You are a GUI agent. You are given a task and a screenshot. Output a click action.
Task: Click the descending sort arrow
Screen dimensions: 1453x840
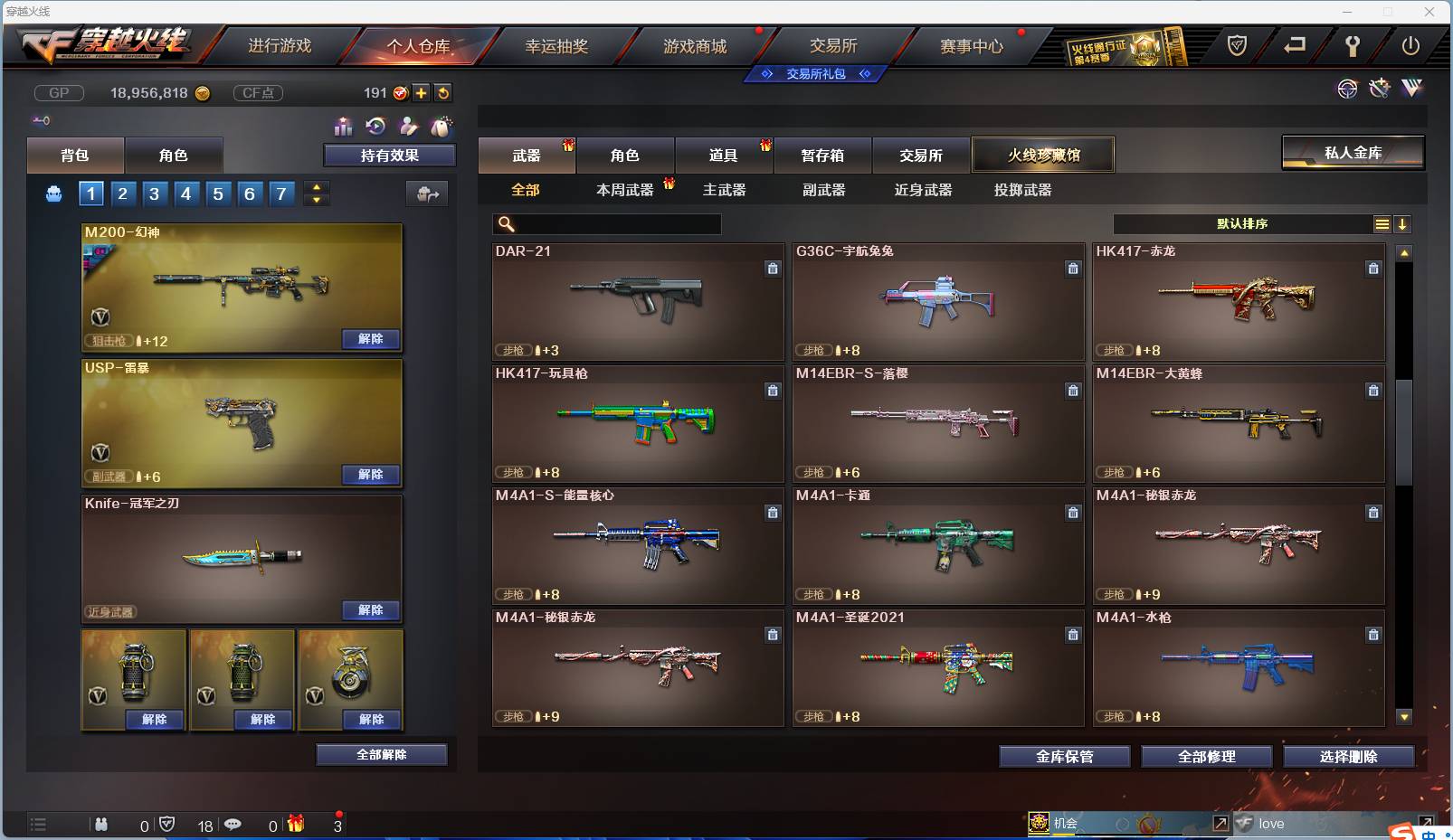click(x=1404, y=224)
